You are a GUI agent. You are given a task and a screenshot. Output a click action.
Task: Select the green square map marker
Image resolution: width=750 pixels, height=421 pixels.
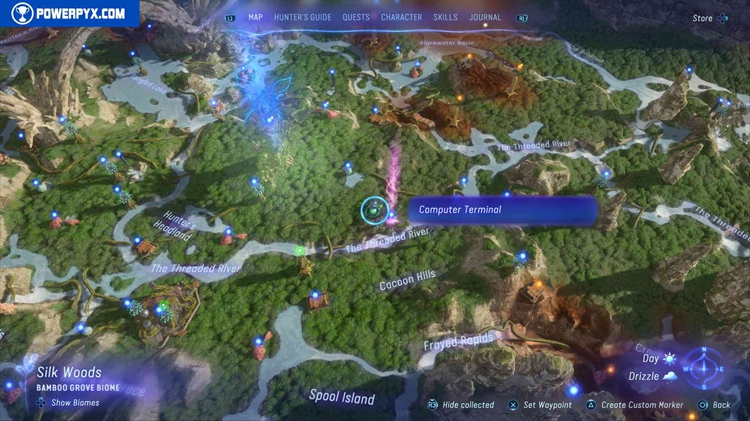click(300, 250)
